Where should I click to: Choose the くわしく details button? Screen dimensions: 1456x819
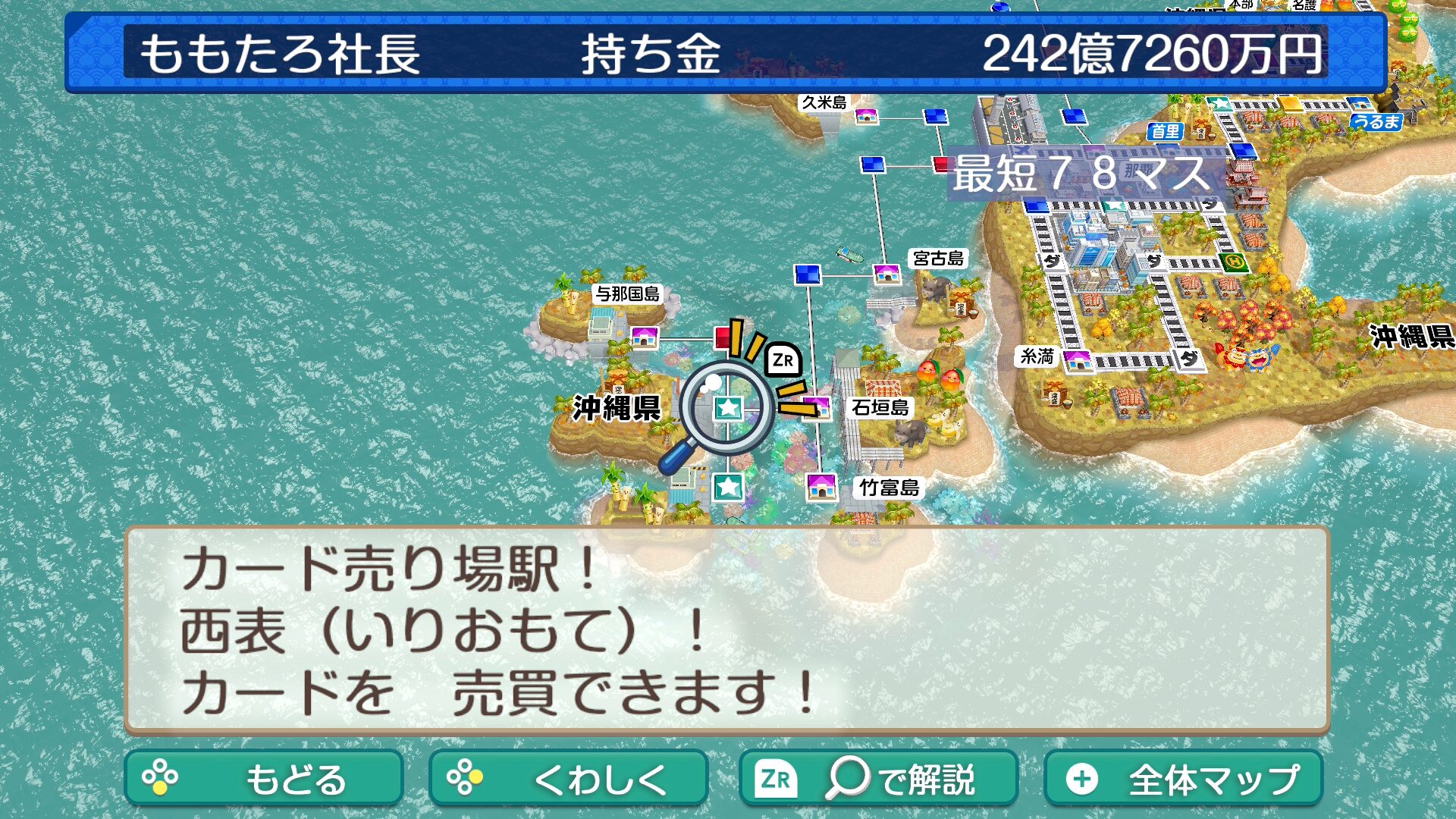(568, 778)
